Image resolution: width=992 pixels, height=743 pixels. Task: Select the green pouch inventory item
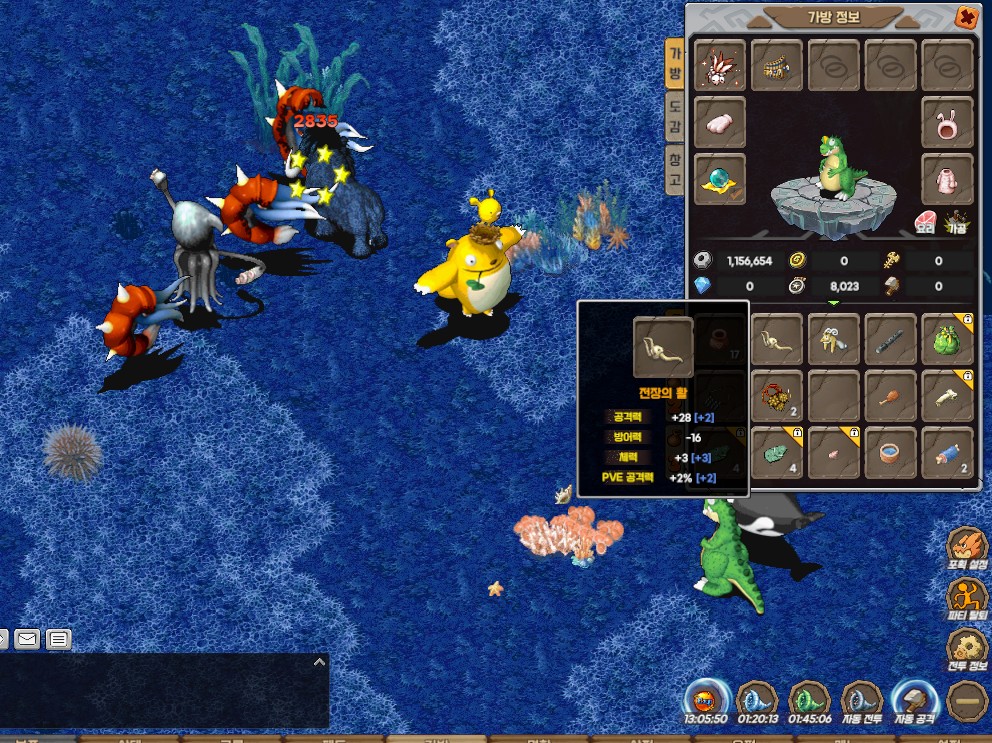[946, 339]
